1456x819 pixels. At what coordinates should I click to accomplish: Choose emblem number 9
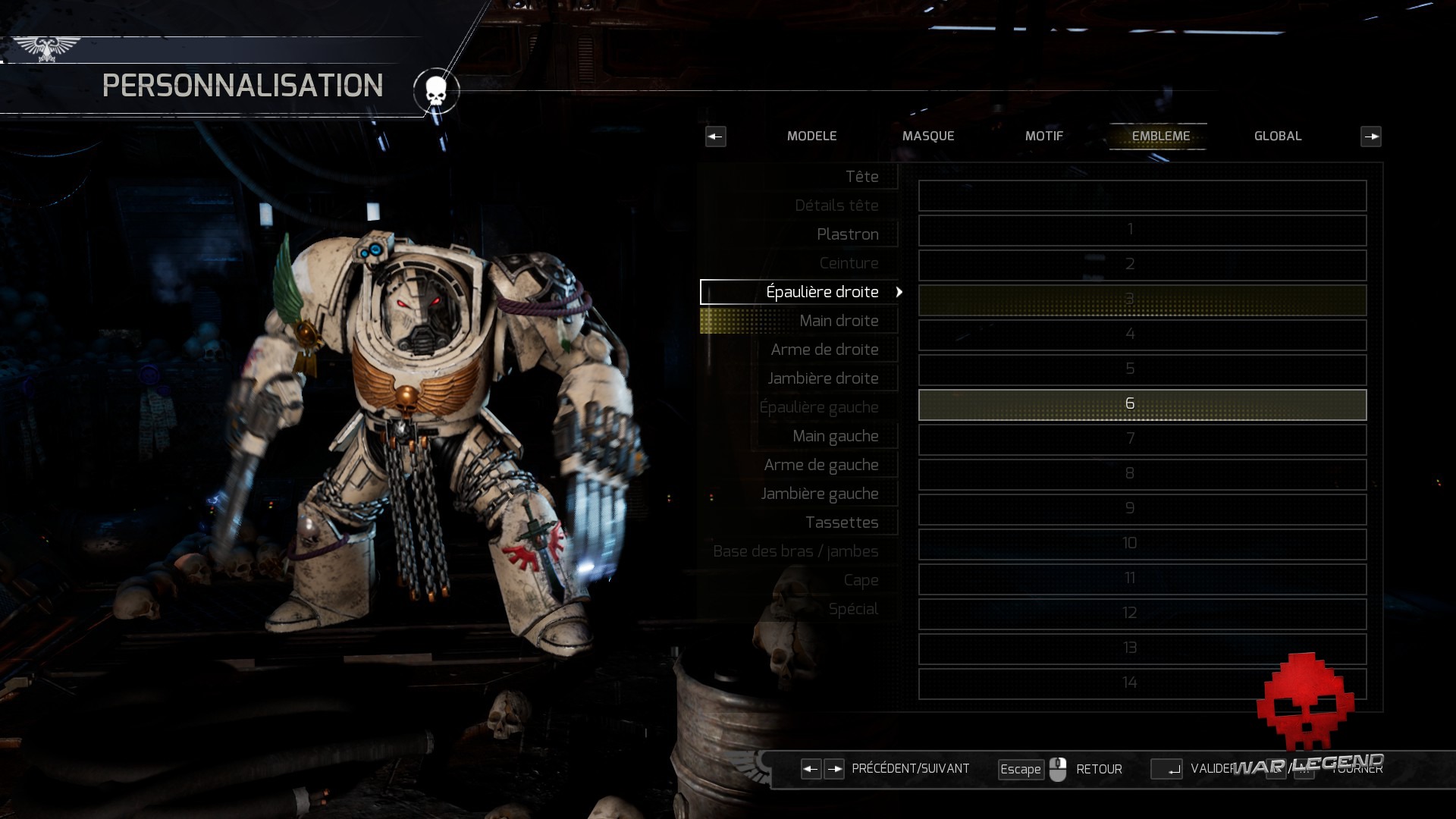(1142, 509)
